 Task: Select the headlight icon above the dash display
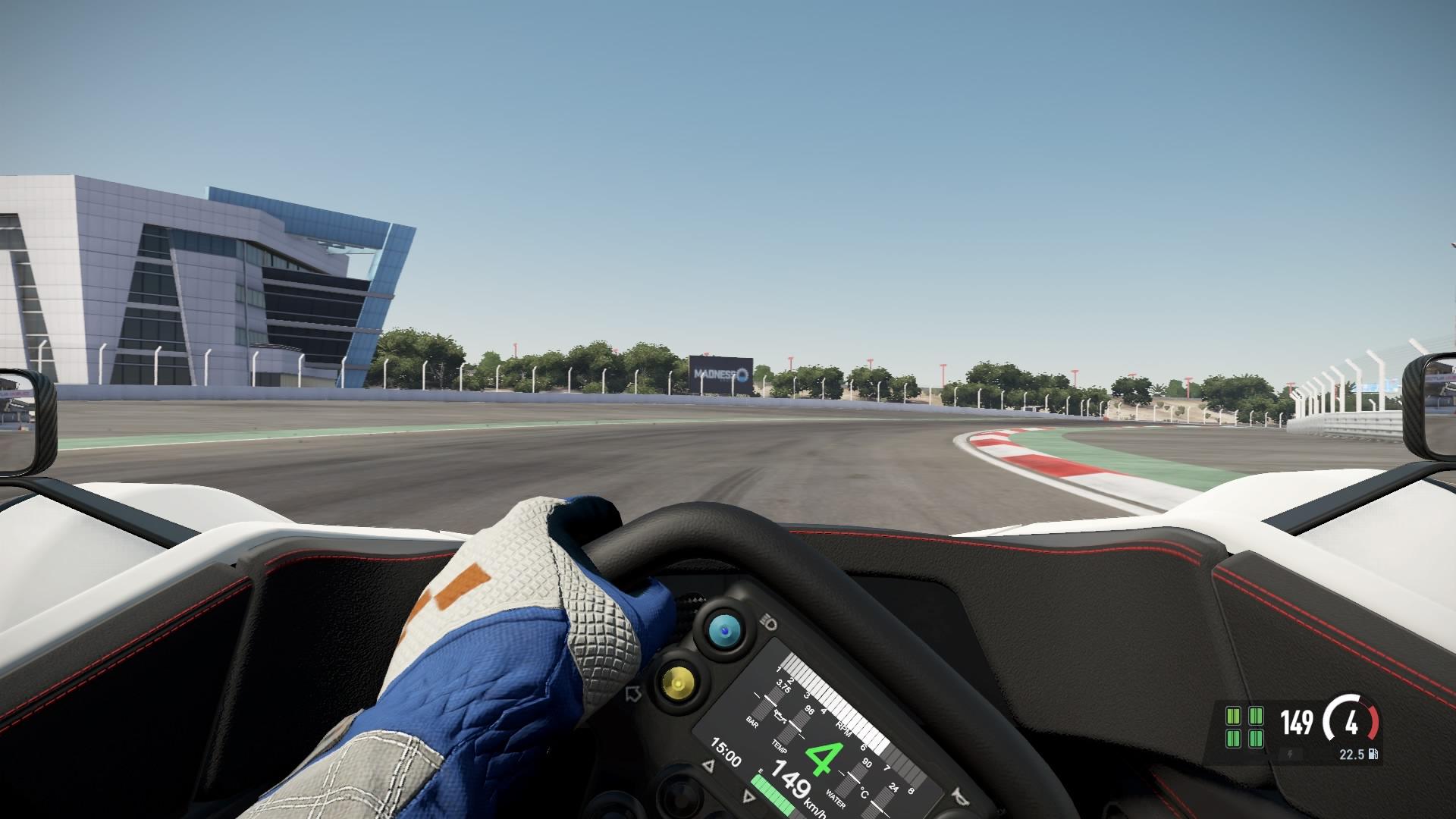pos(769,621)
